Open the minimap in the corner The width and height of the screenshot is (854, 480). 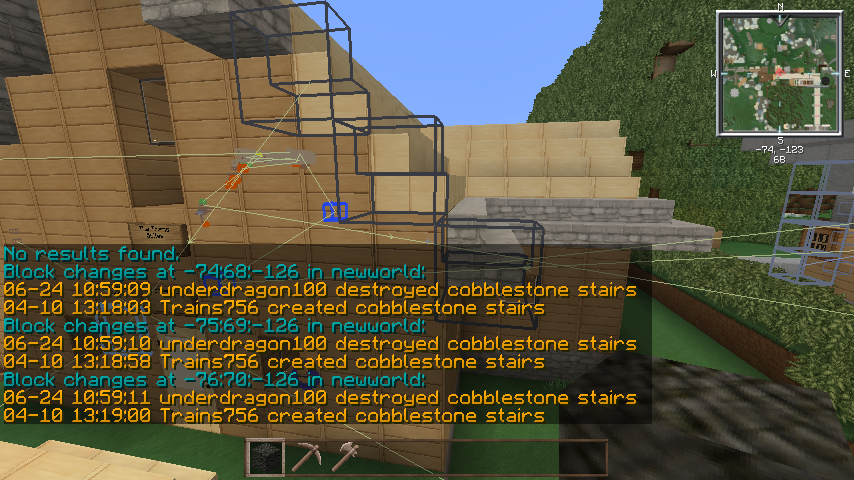click(x=777, y=73)
